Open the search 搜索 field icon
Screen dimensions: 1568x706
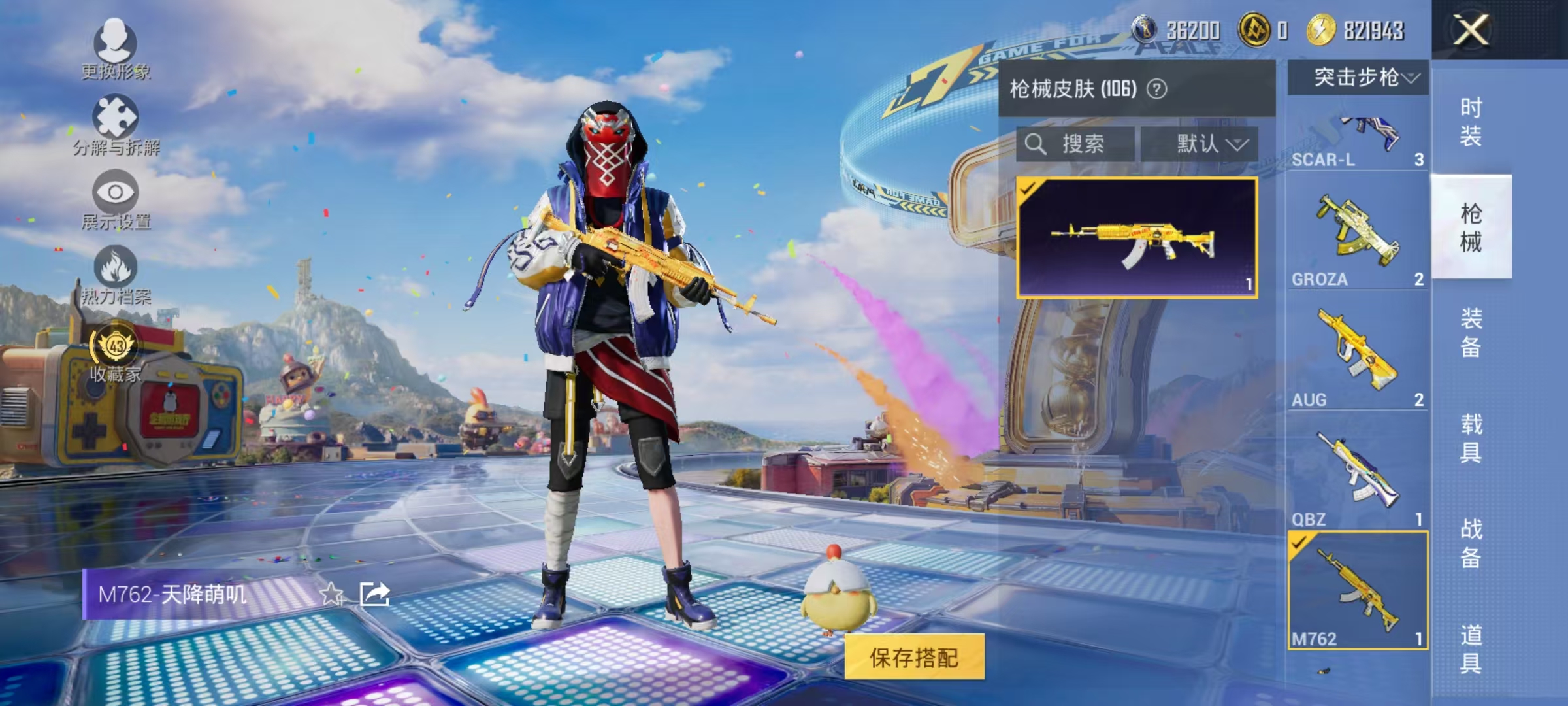click(x=1036, y=145)
